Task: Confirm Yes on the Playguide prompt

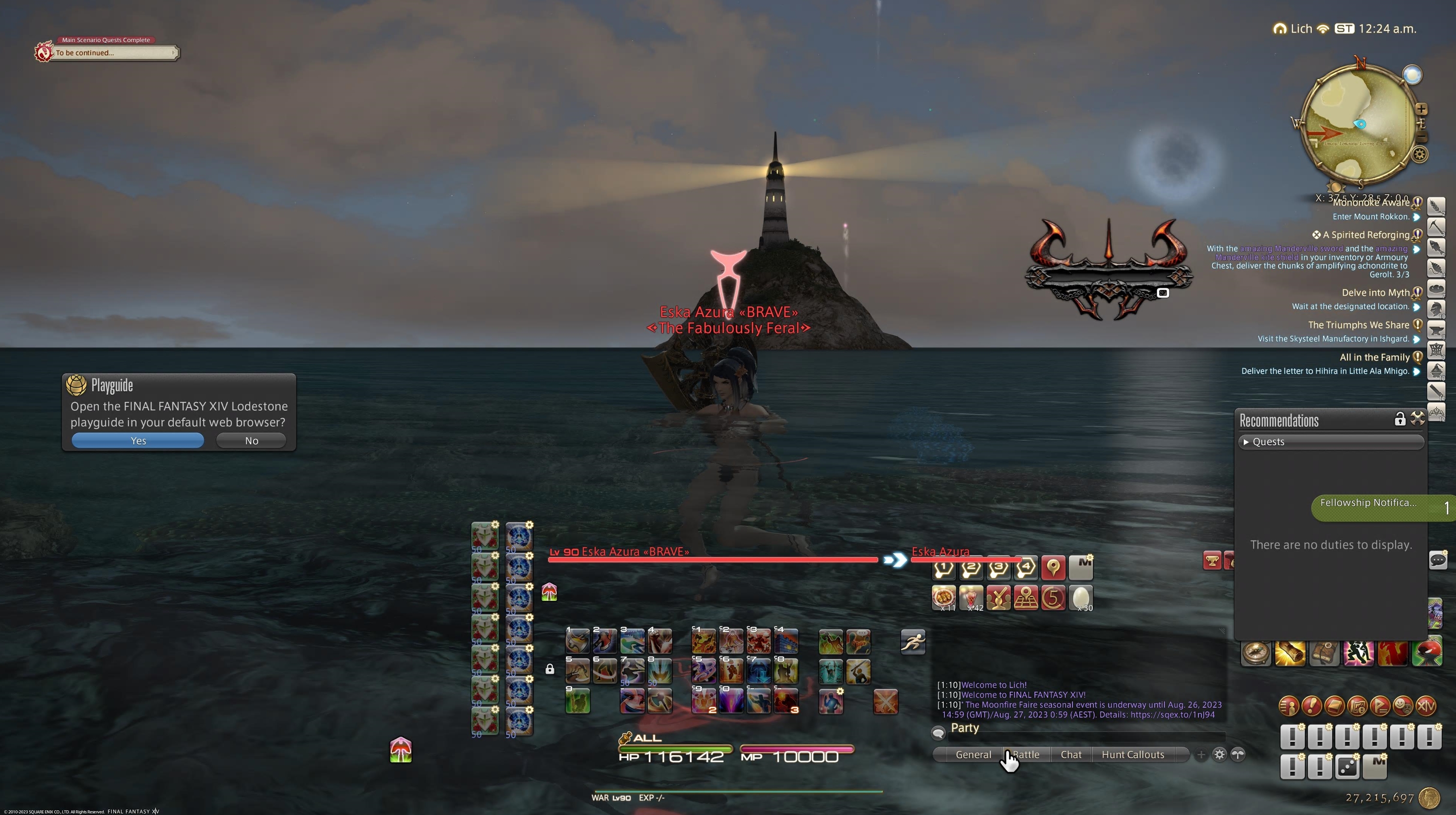Action: pos(137,441)
